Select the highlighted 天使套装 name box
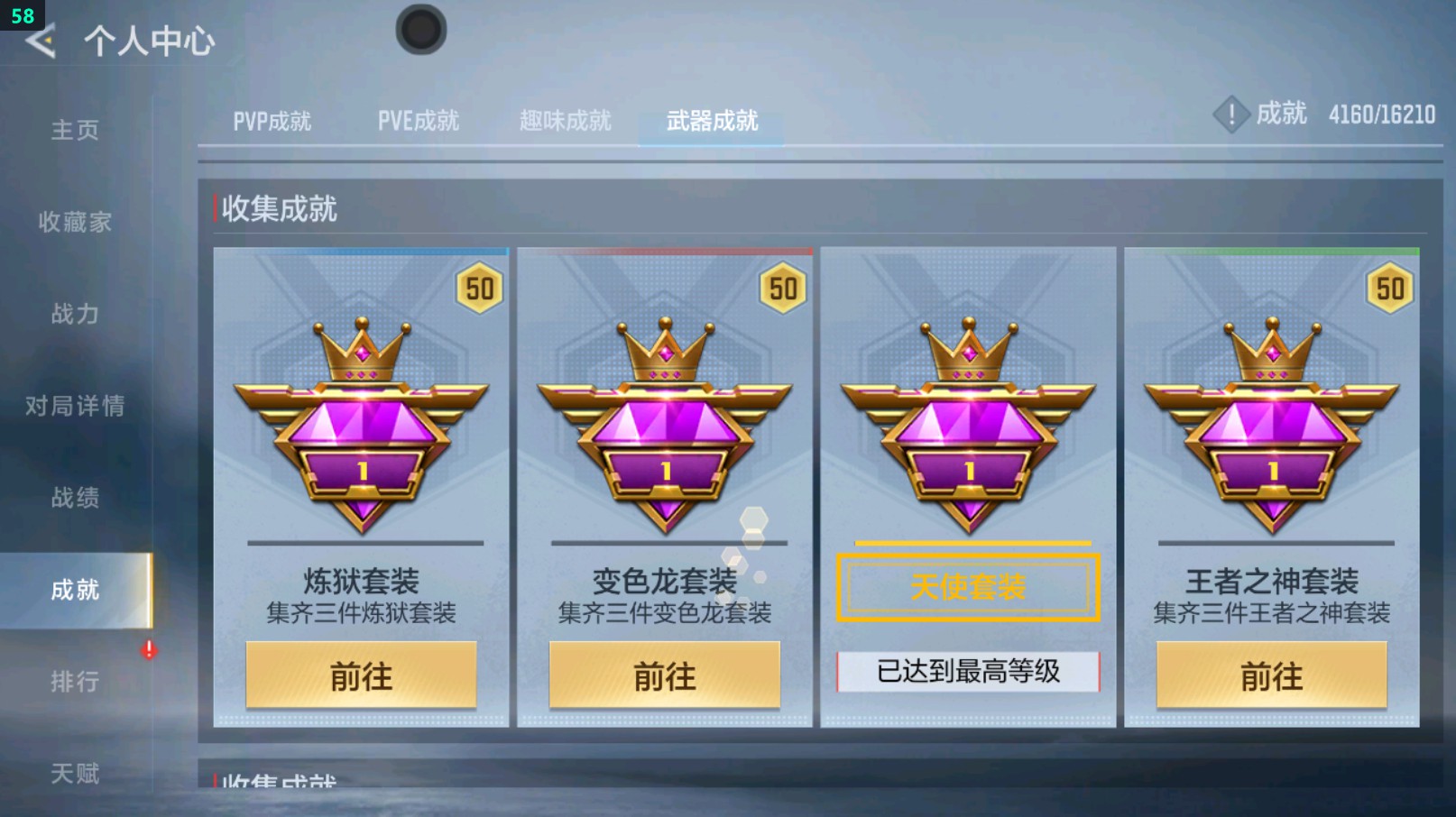The image size is (1456, 817). [x=968, y=586]
